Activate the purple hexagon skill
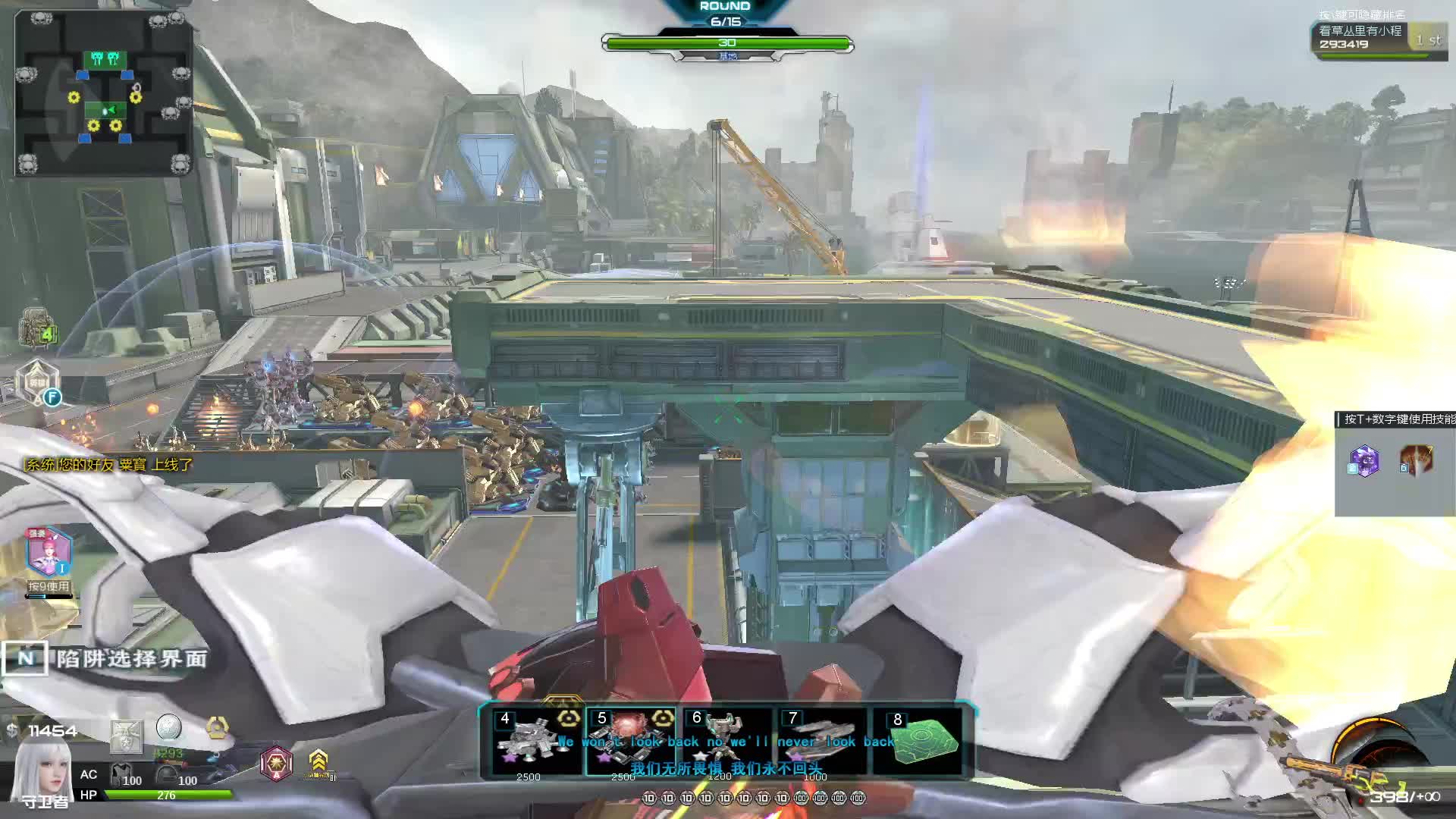The height and width of the screenshot is (819, 1456). tap(1364, 460)
